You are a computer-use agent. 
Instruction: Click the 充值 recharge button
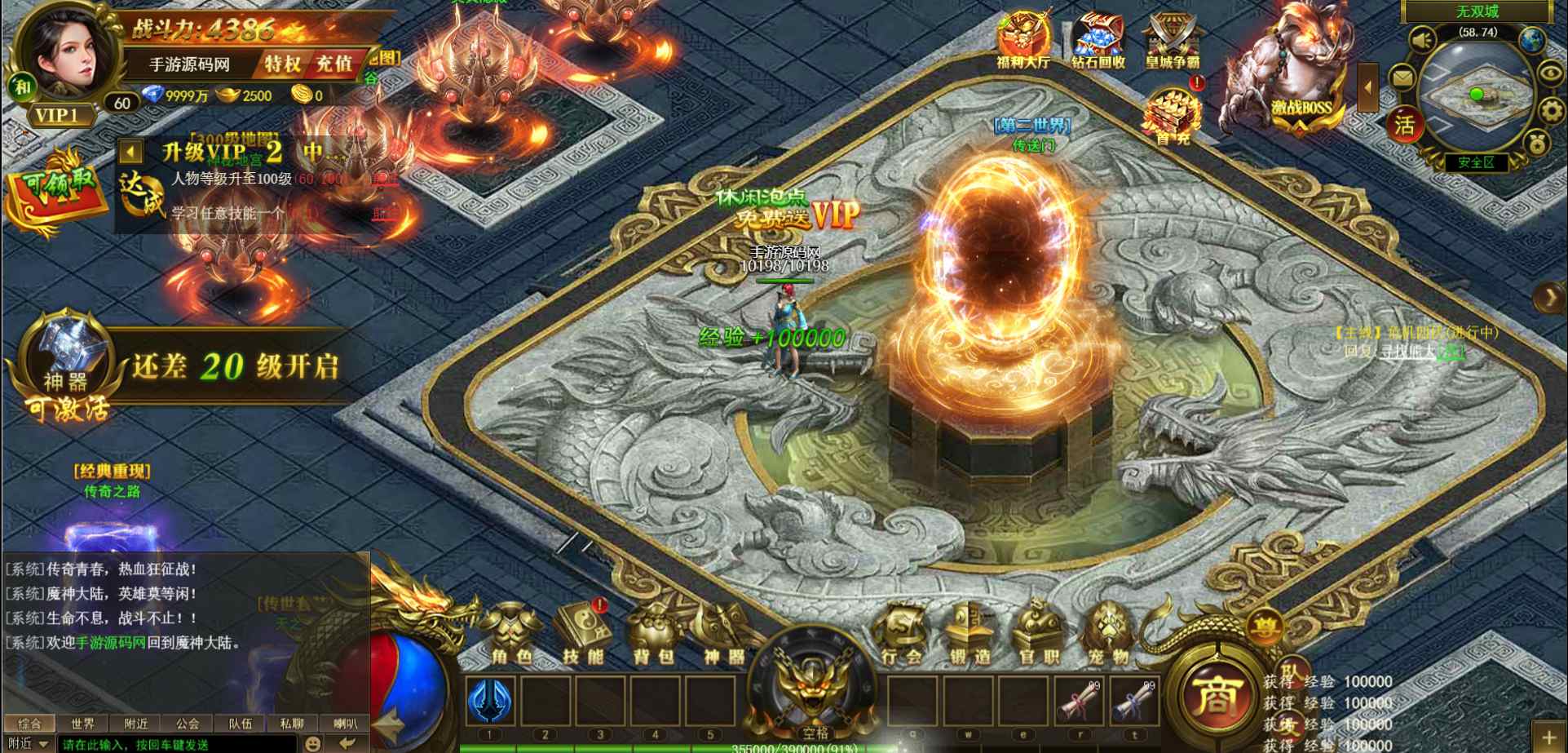(334, 64)
